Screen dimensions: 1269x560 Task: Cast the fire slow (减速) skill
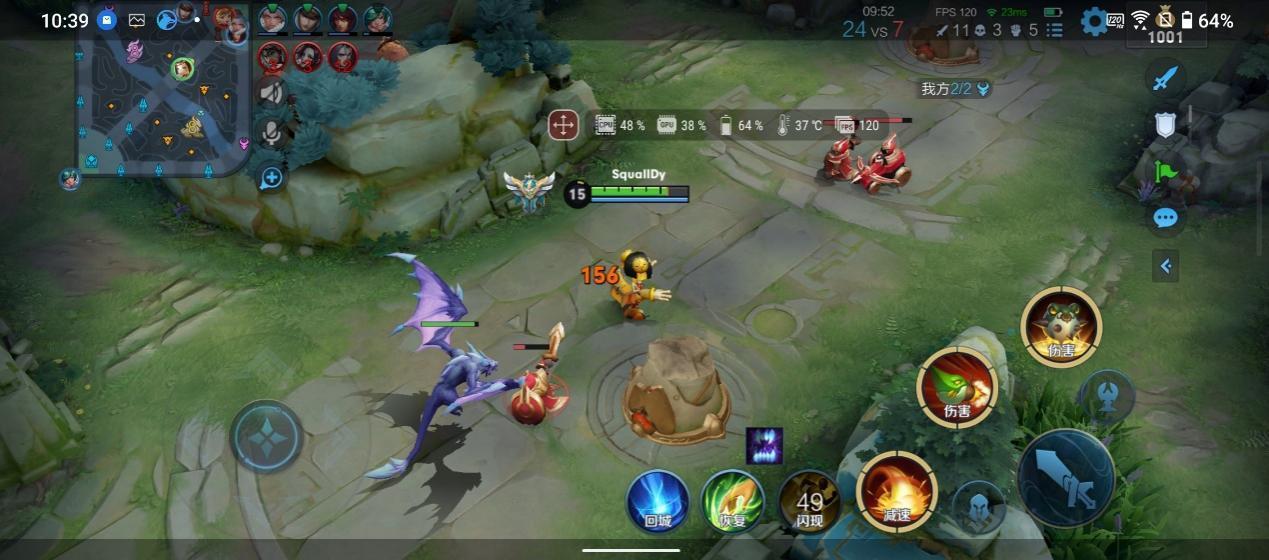(x=896, y=492)
